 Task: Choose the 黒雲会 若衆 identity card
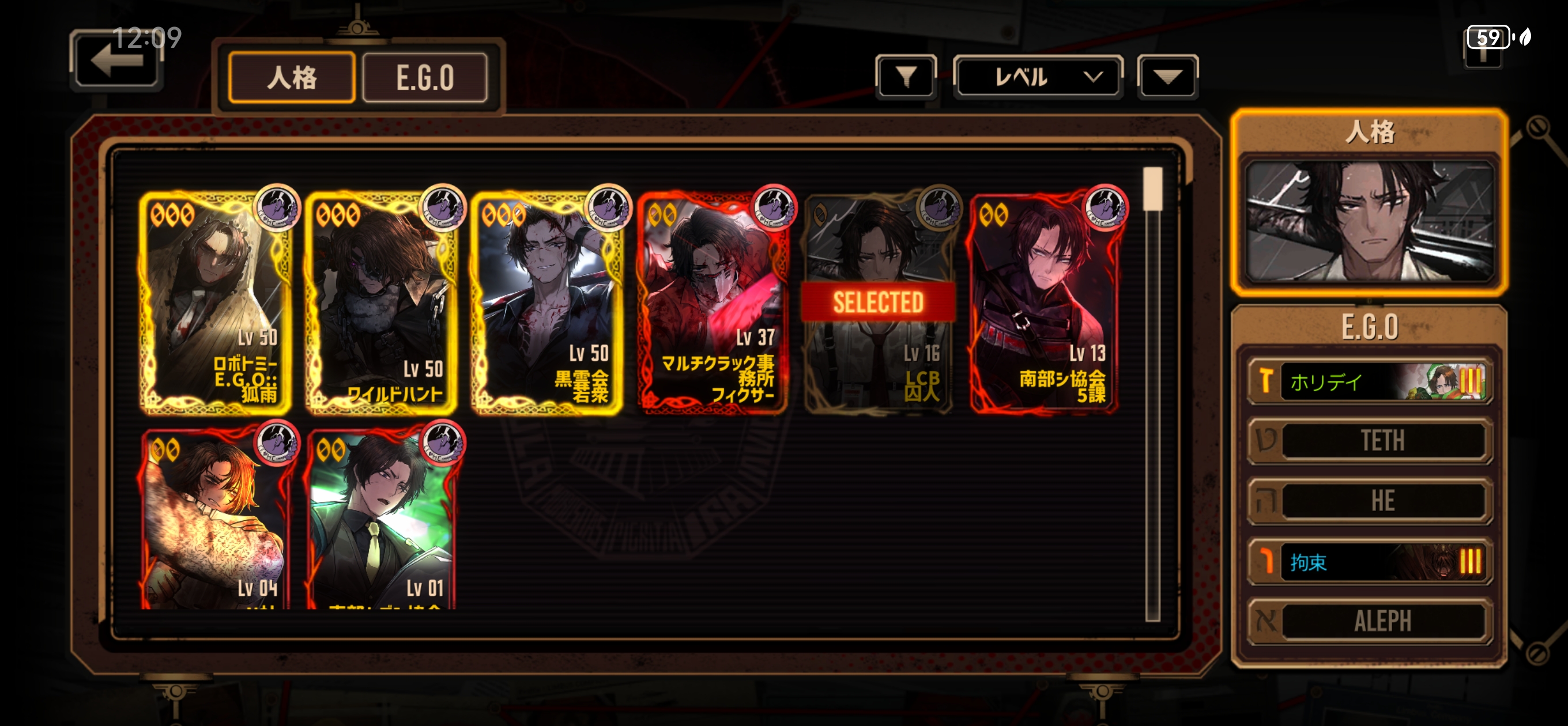tap(547, 303)
